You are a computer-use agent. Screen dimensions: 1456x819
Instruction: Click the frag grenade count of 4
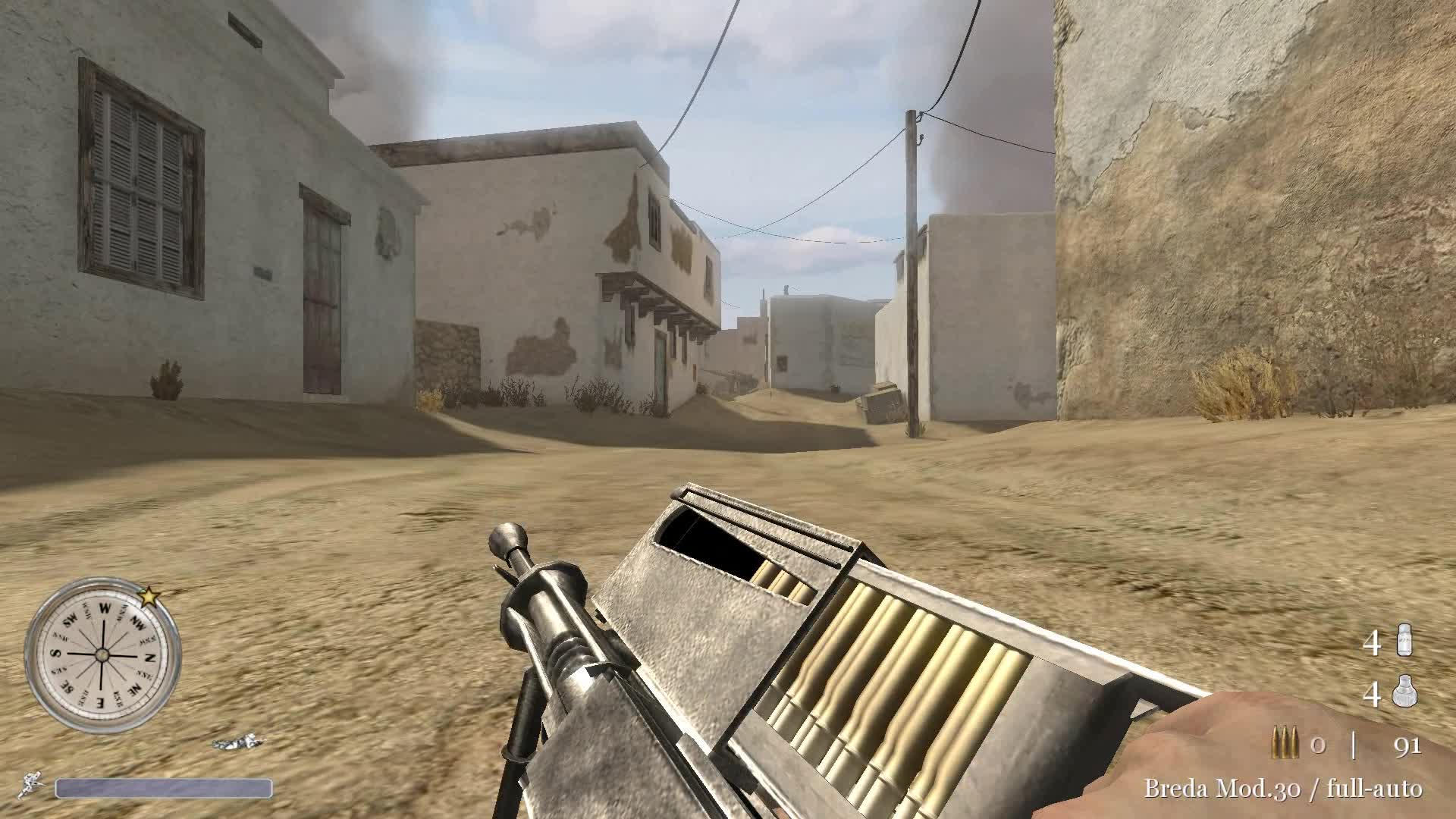[1373, 694]
